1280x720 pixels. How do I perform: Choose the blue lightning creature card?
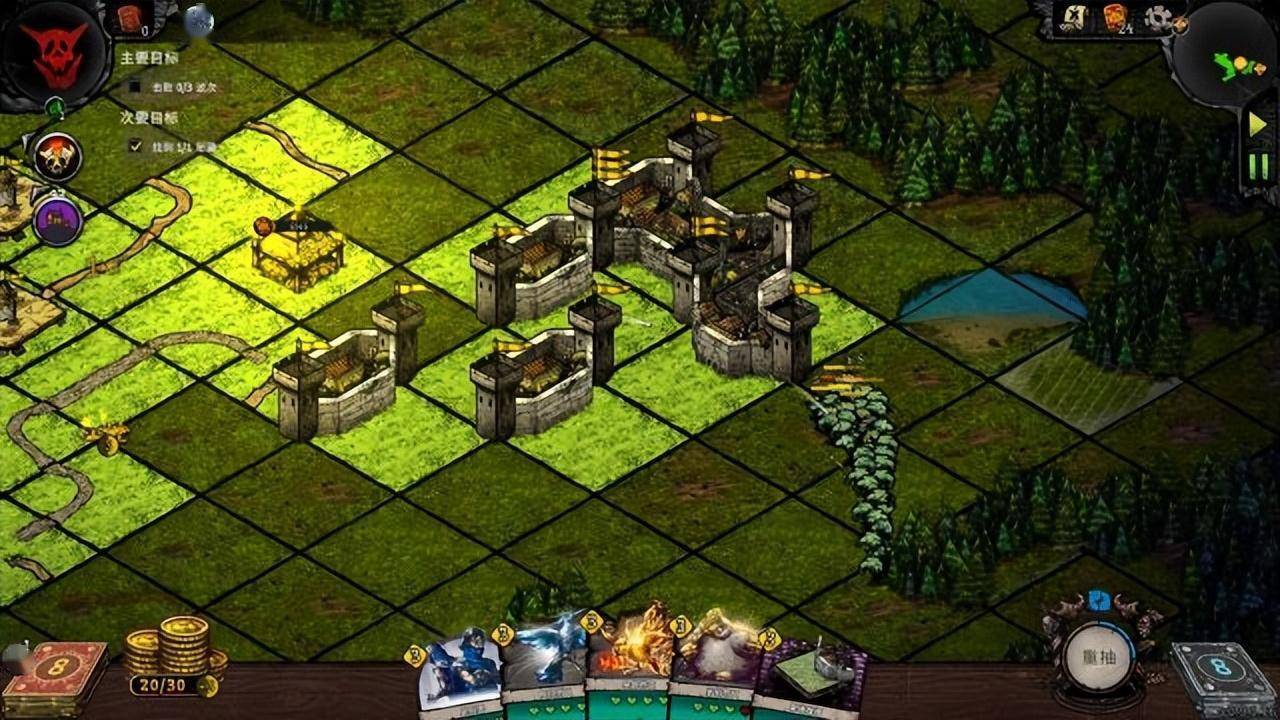click(543, 665)
